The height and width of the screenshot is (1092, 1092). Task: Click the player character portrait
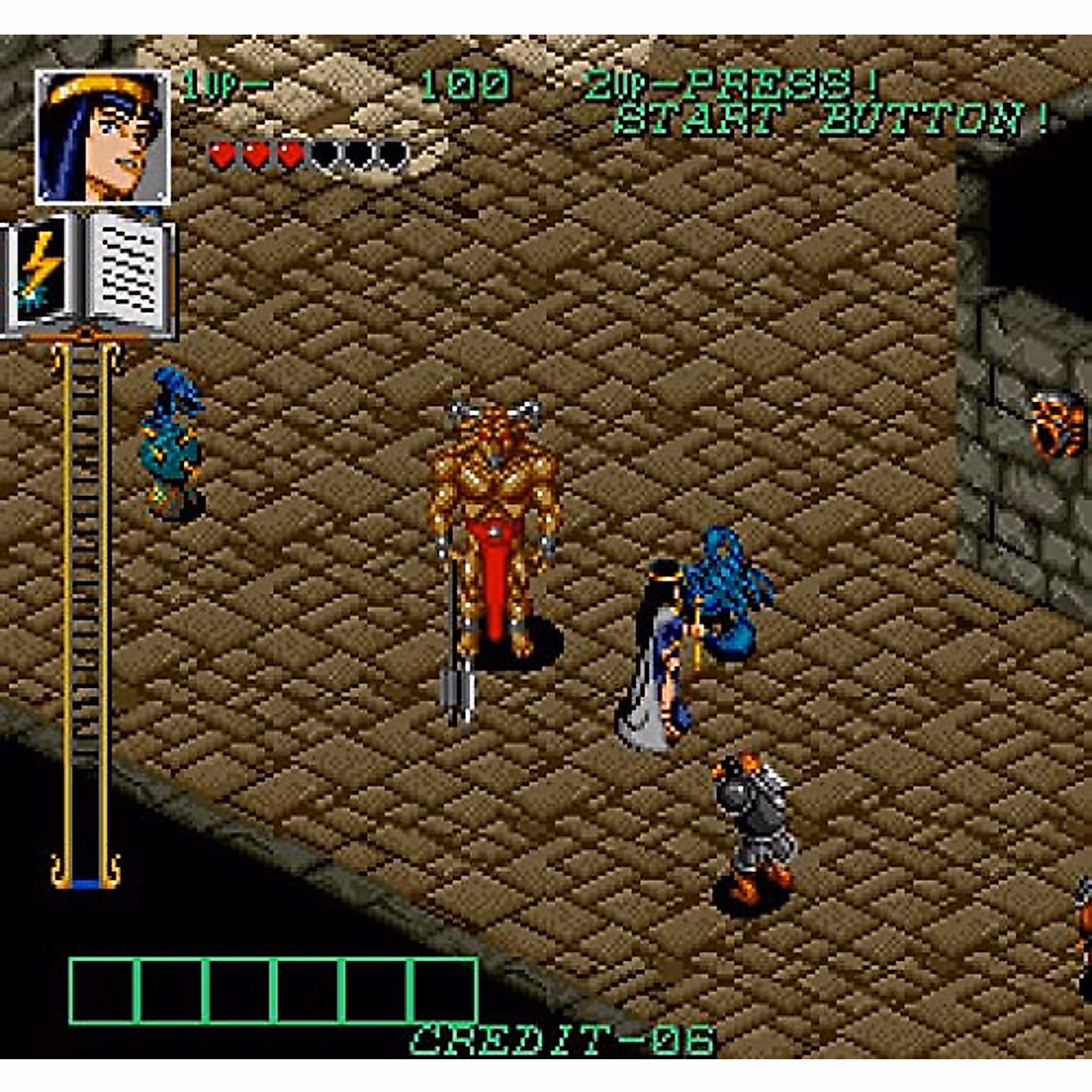point(102,137)
